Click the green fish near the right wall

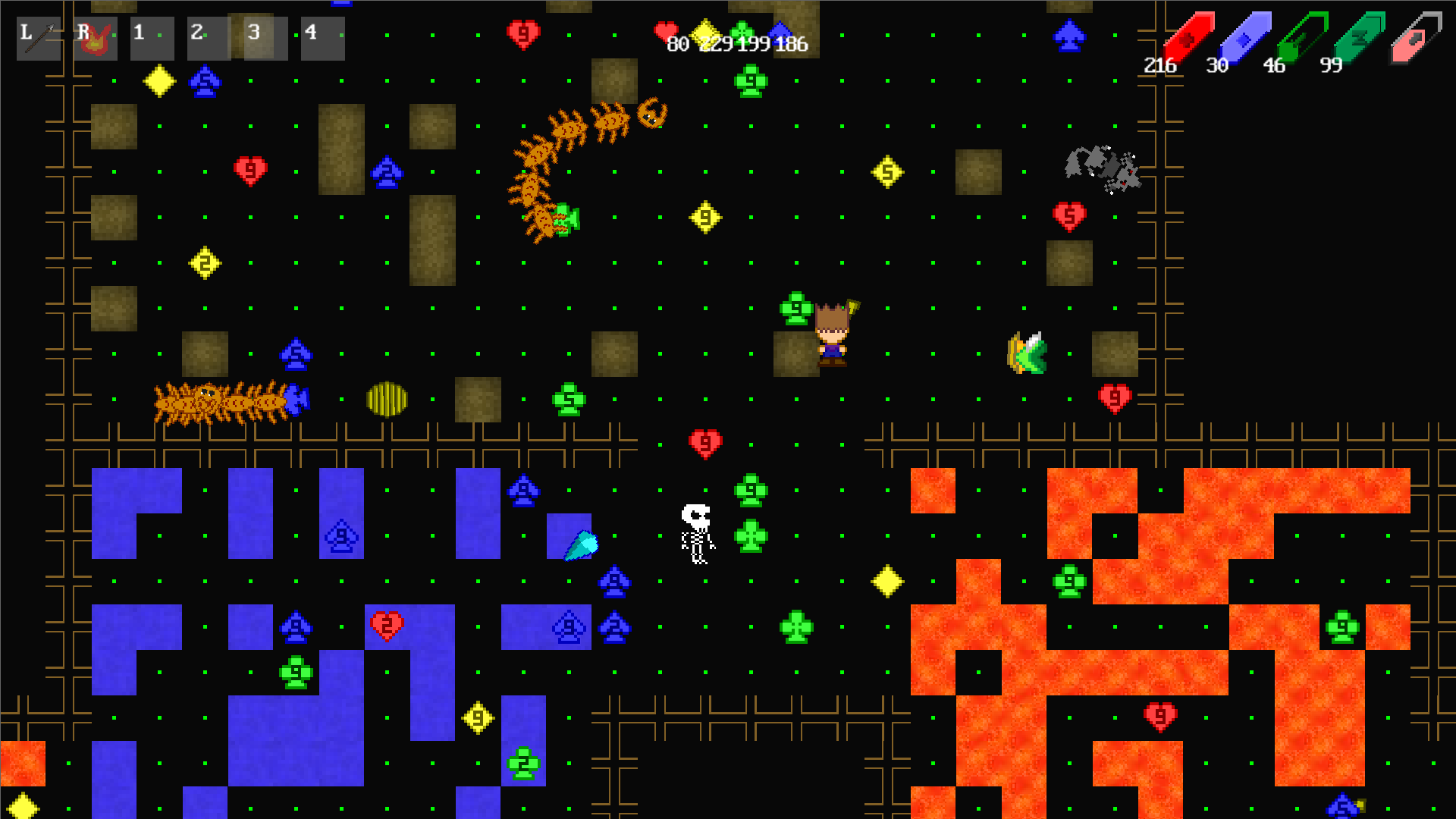click(x=1028, y=353)
